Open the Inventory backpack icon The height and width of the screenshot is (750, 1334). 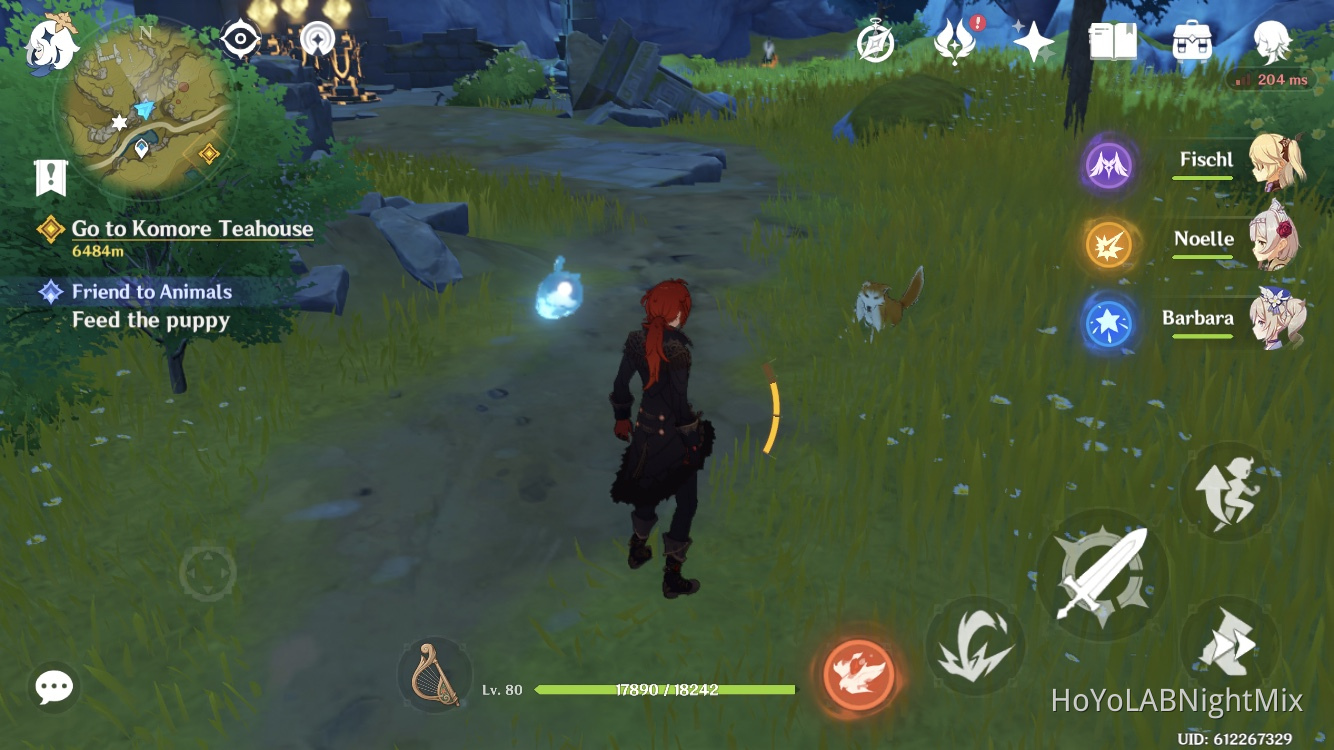pyautogui.click(x=1190, y=42)
